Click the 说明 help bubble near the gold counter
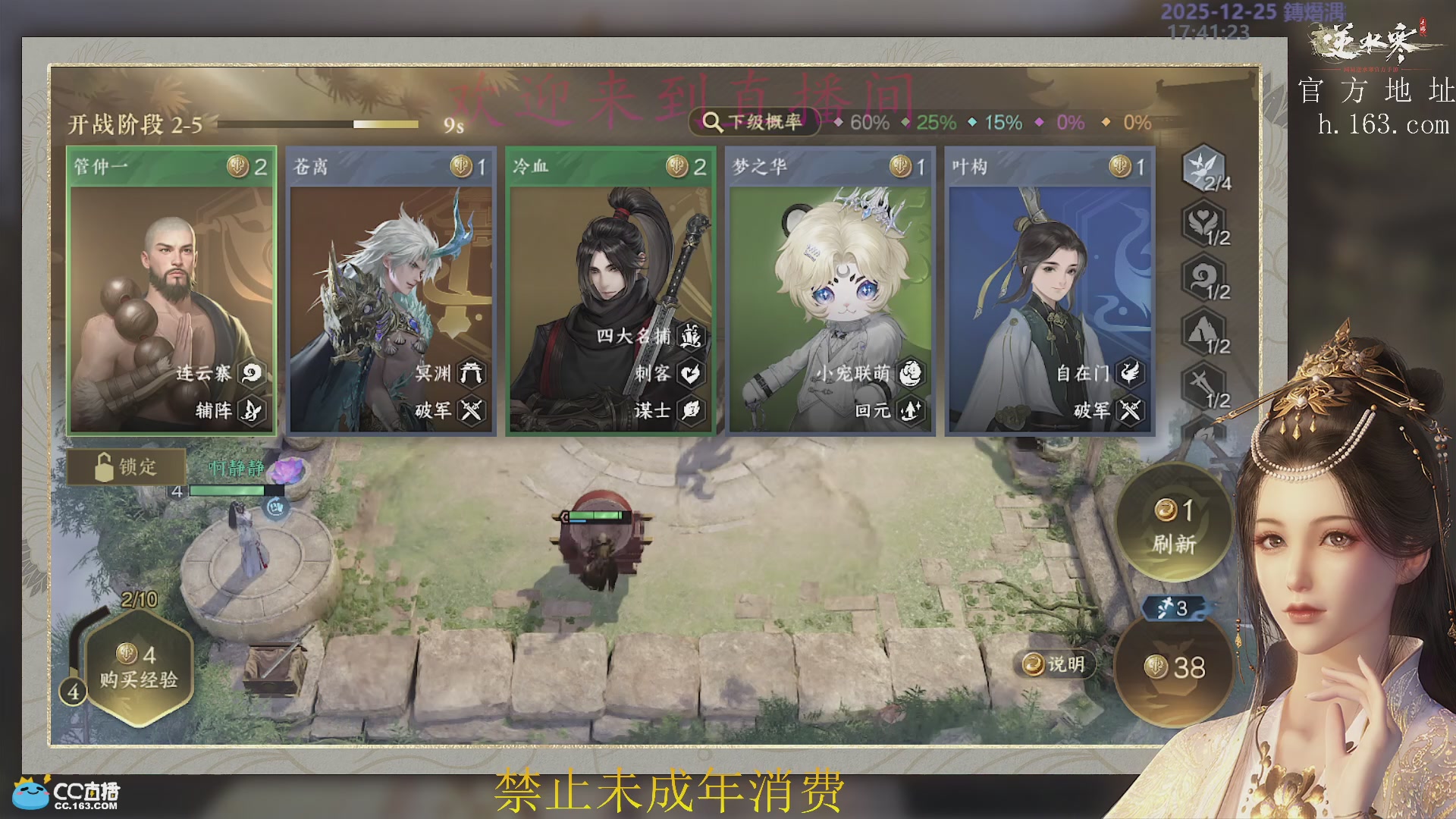1456x819 pixels. click(1053, 663)
